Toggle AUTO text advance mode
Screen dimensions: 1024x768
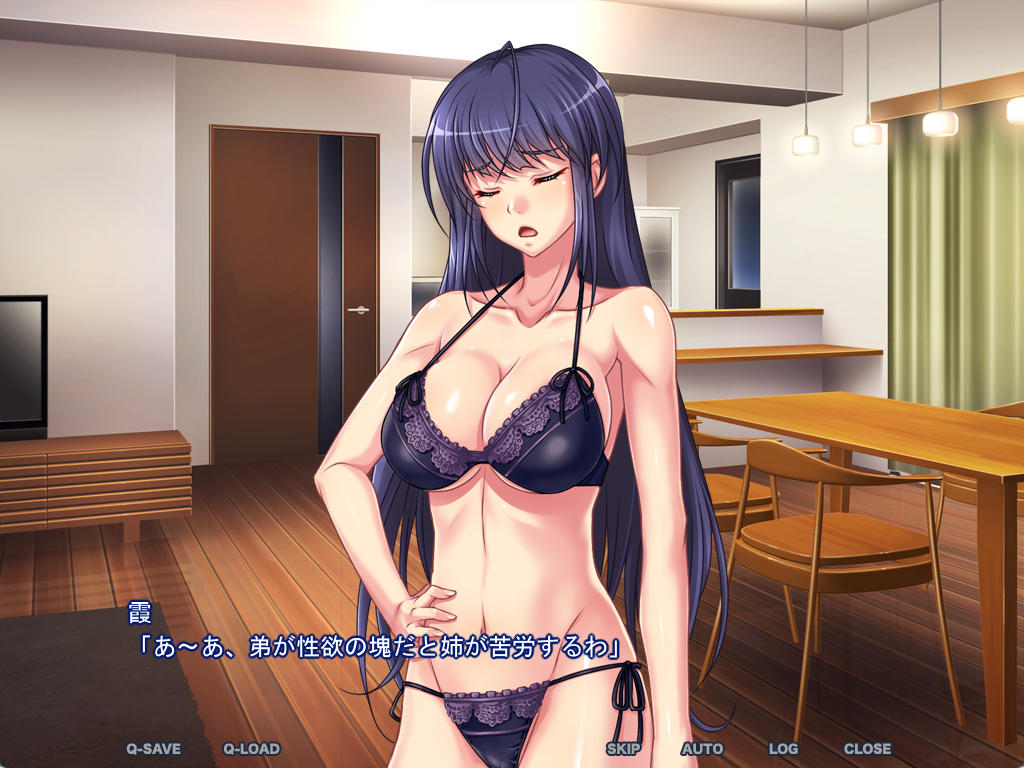(702, 748)
